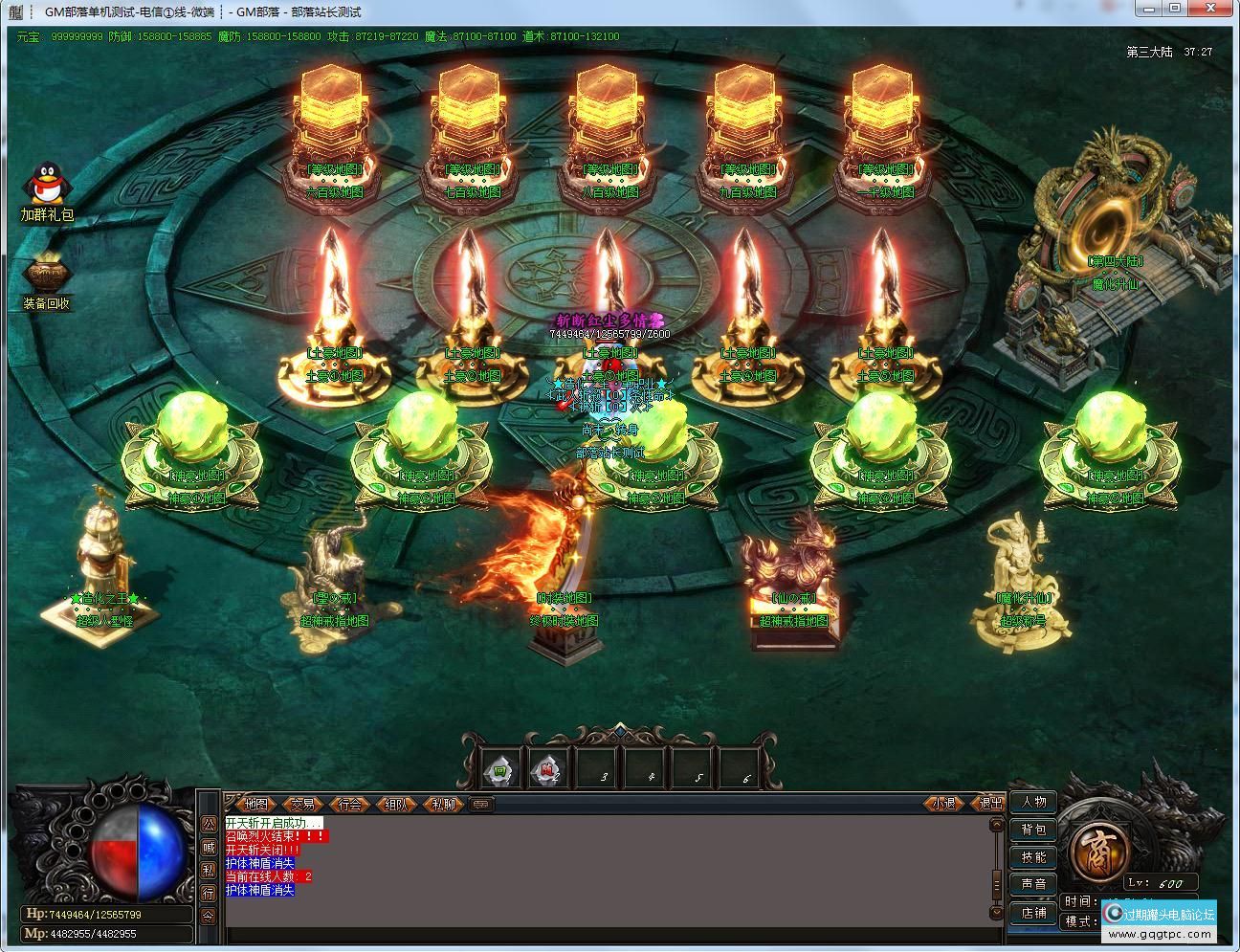Use the red item in hotbar slot two

tap(545, 768)
